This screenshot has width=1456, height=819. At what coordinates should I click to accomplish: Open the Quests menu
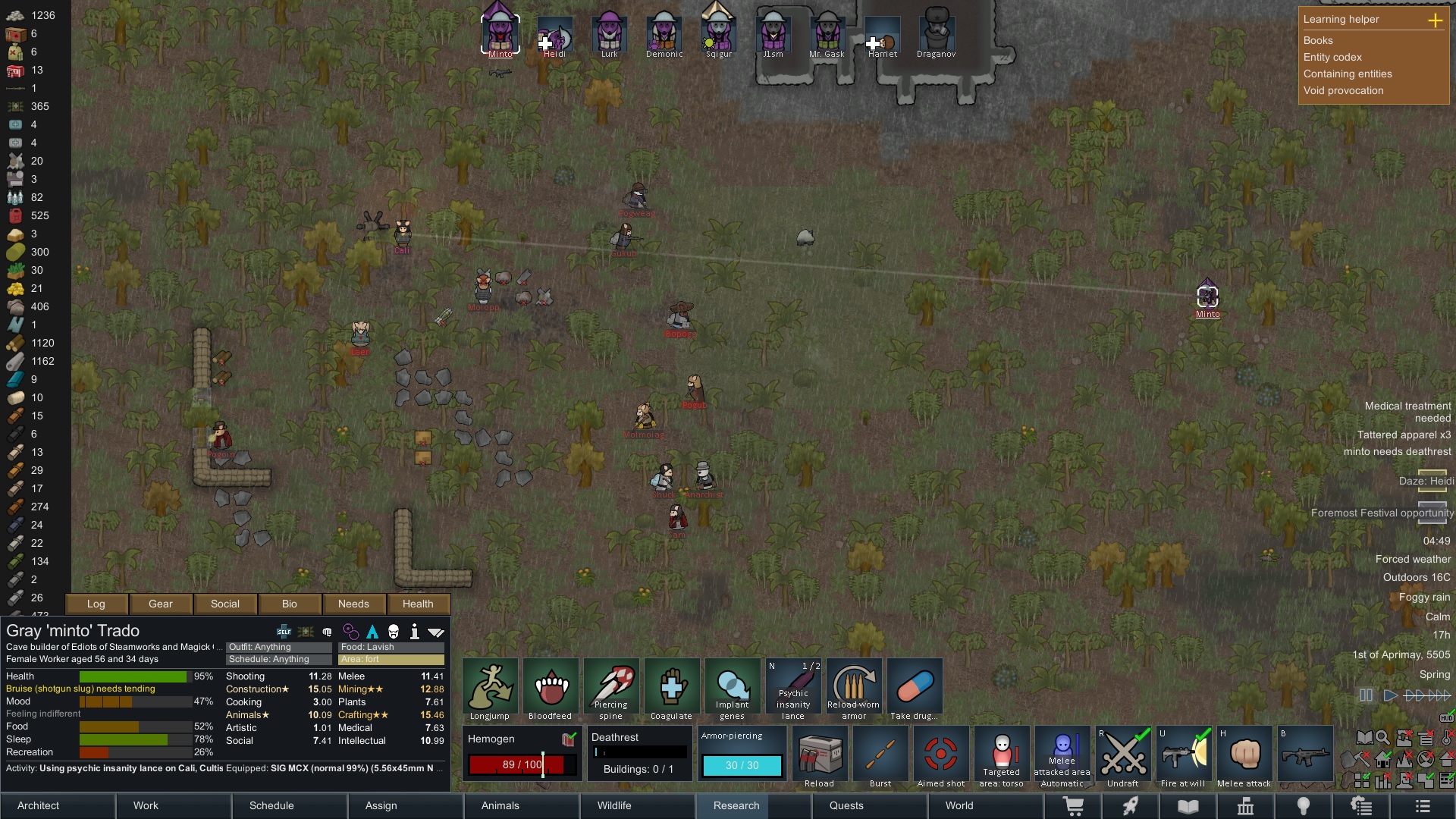click(846, 805)
